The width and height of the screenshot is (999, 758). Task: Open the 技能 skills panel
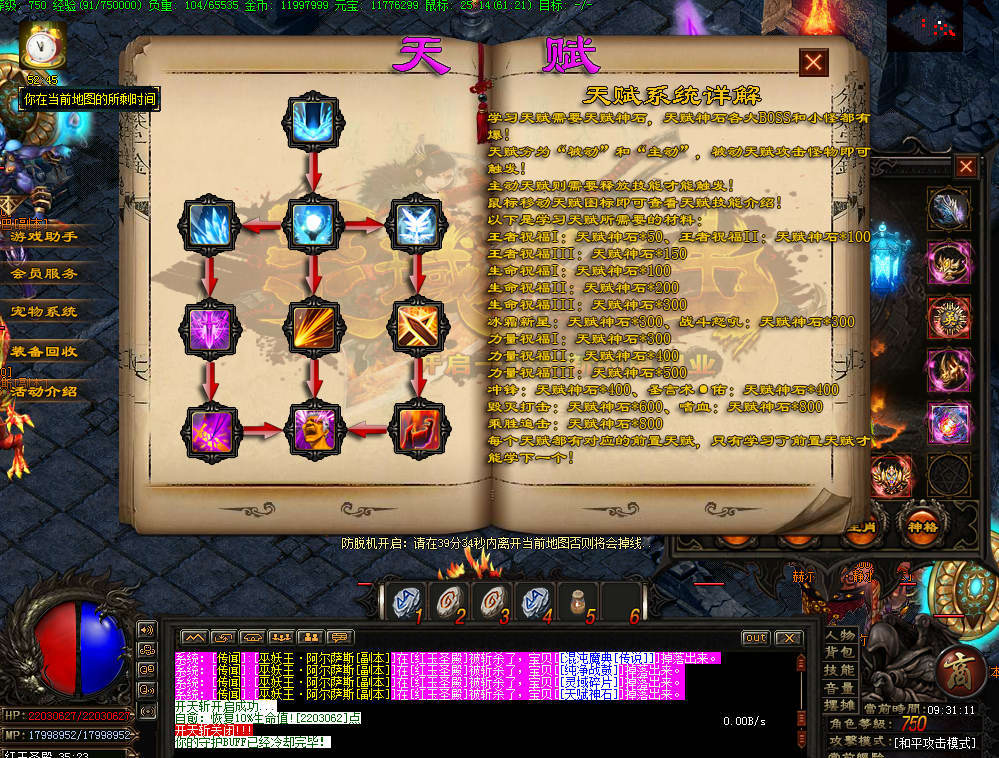839,671
